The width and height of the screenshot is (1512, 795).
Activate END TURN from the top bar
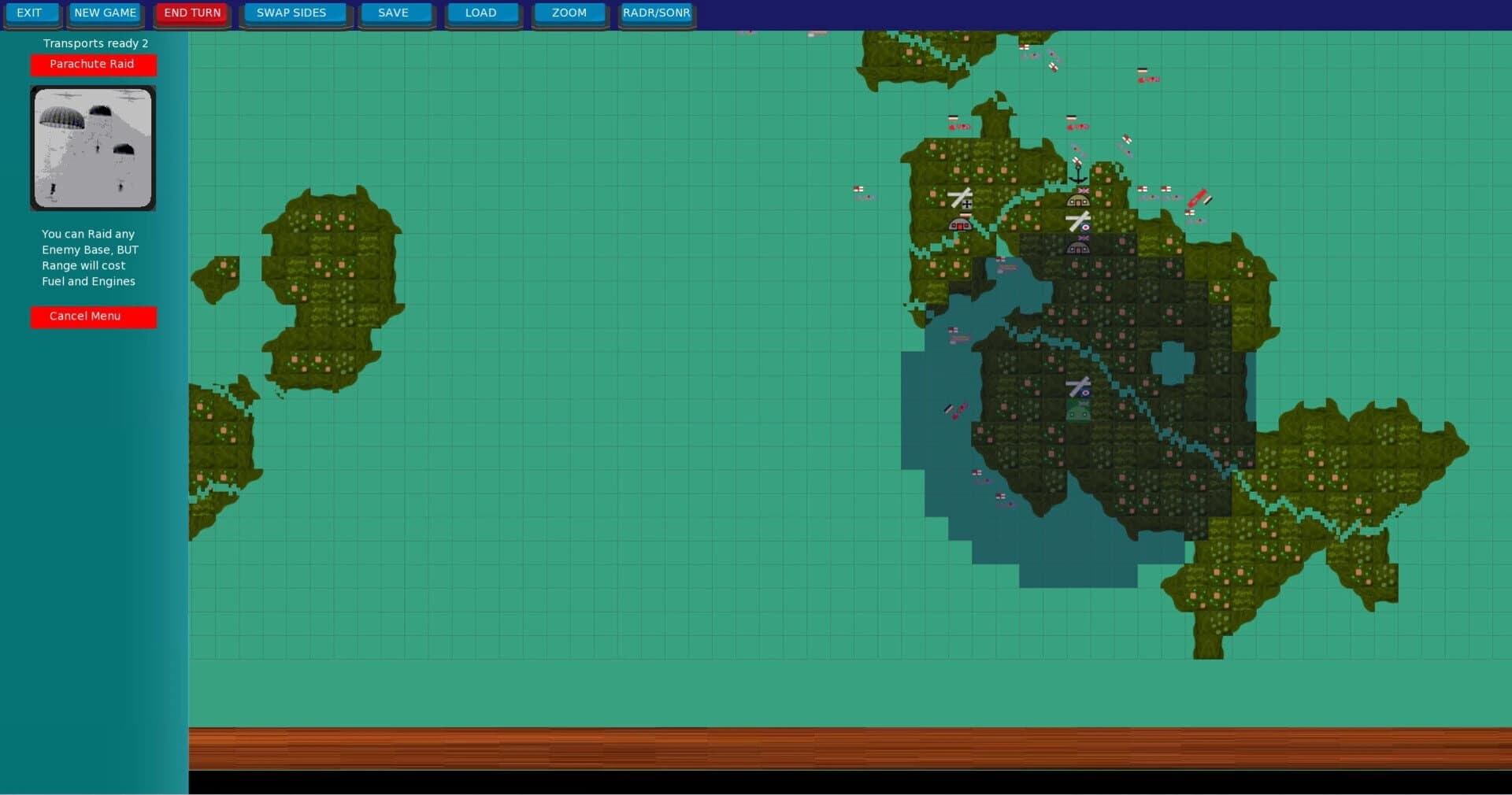pos(191,13)
